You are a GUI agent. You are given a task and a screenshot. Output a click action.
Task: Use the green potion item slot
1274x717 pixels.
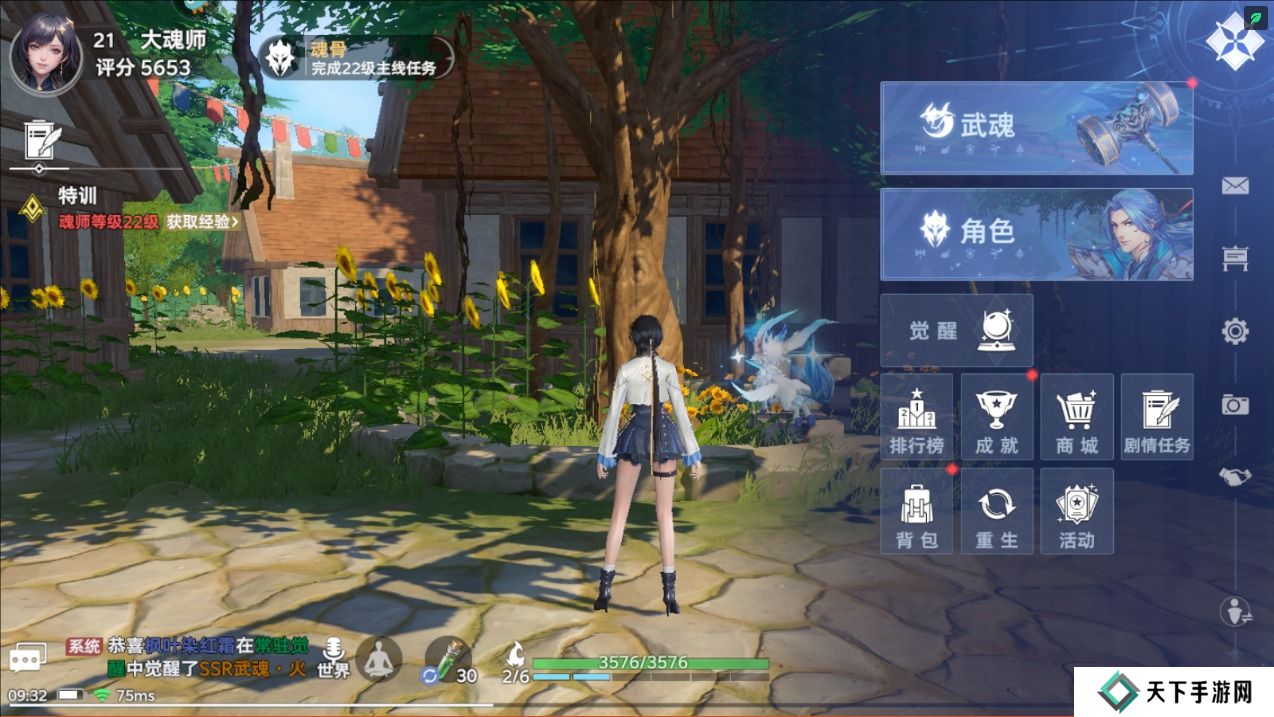[447, 660]
